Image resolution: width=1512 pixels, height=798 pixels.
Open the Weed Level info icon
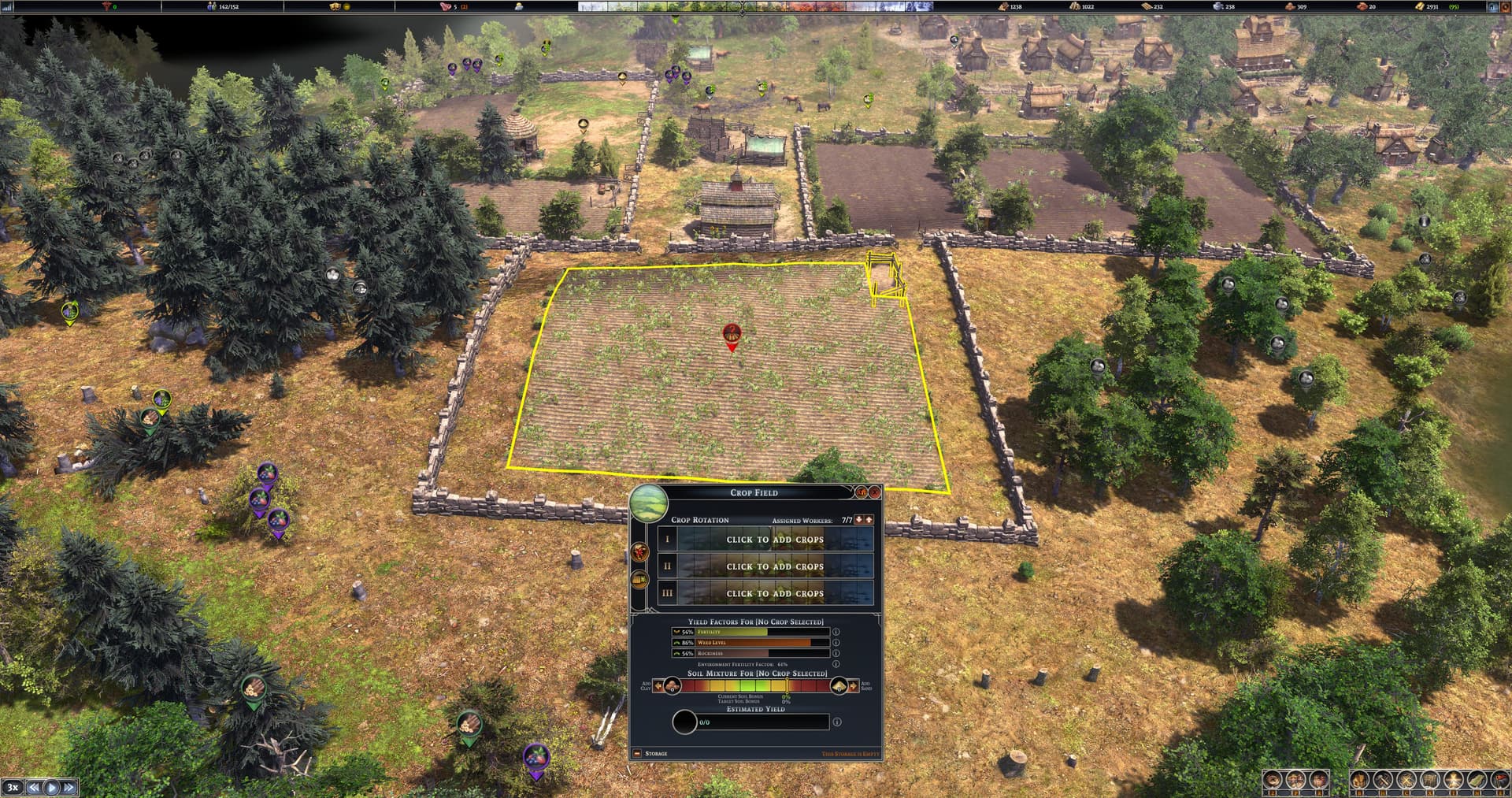(x=836, y=642)
